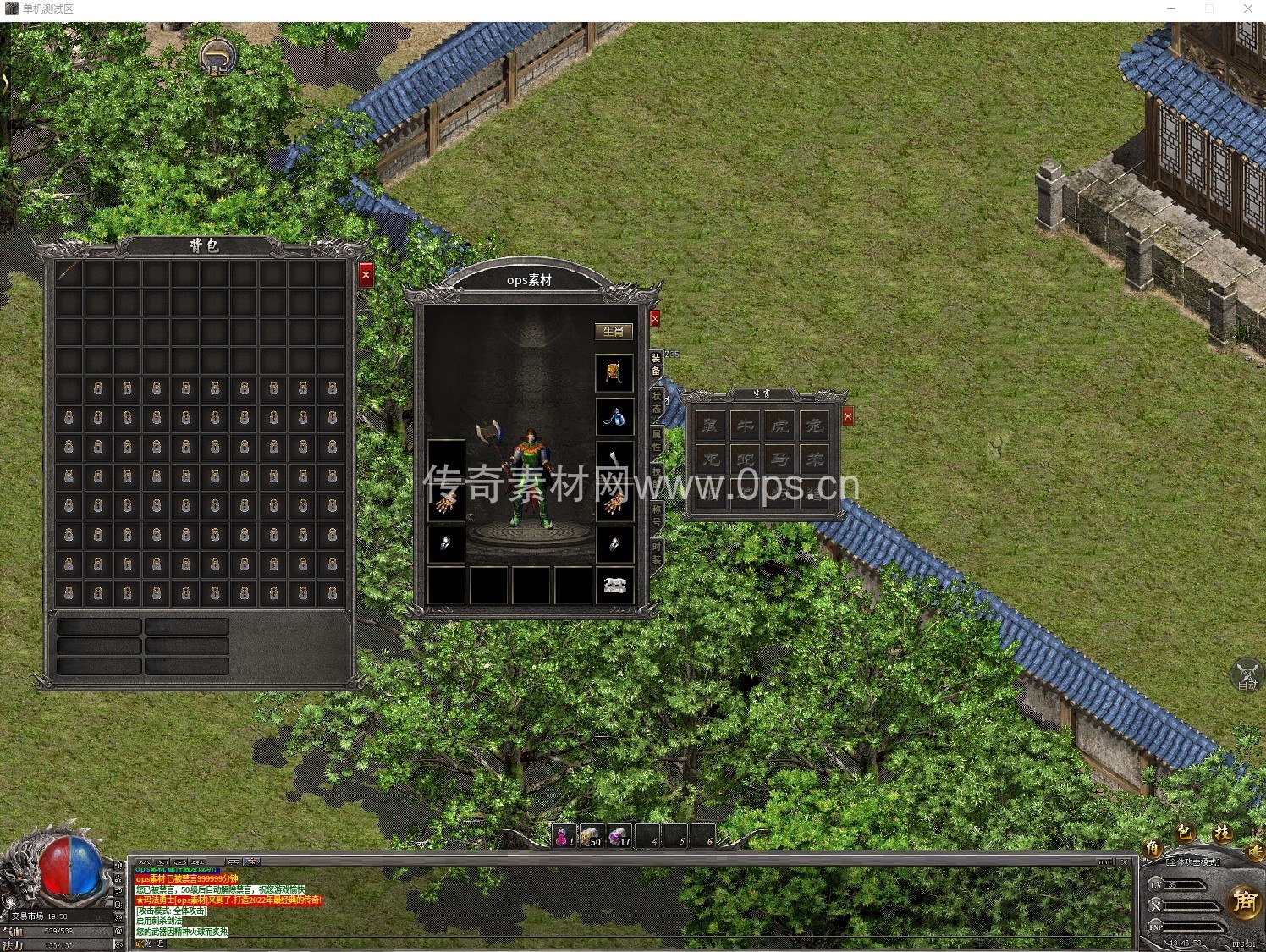The image size is (1266, 952).
Task: Click the 自动 auto-battle swords icon
Action: click(1247, 674)
